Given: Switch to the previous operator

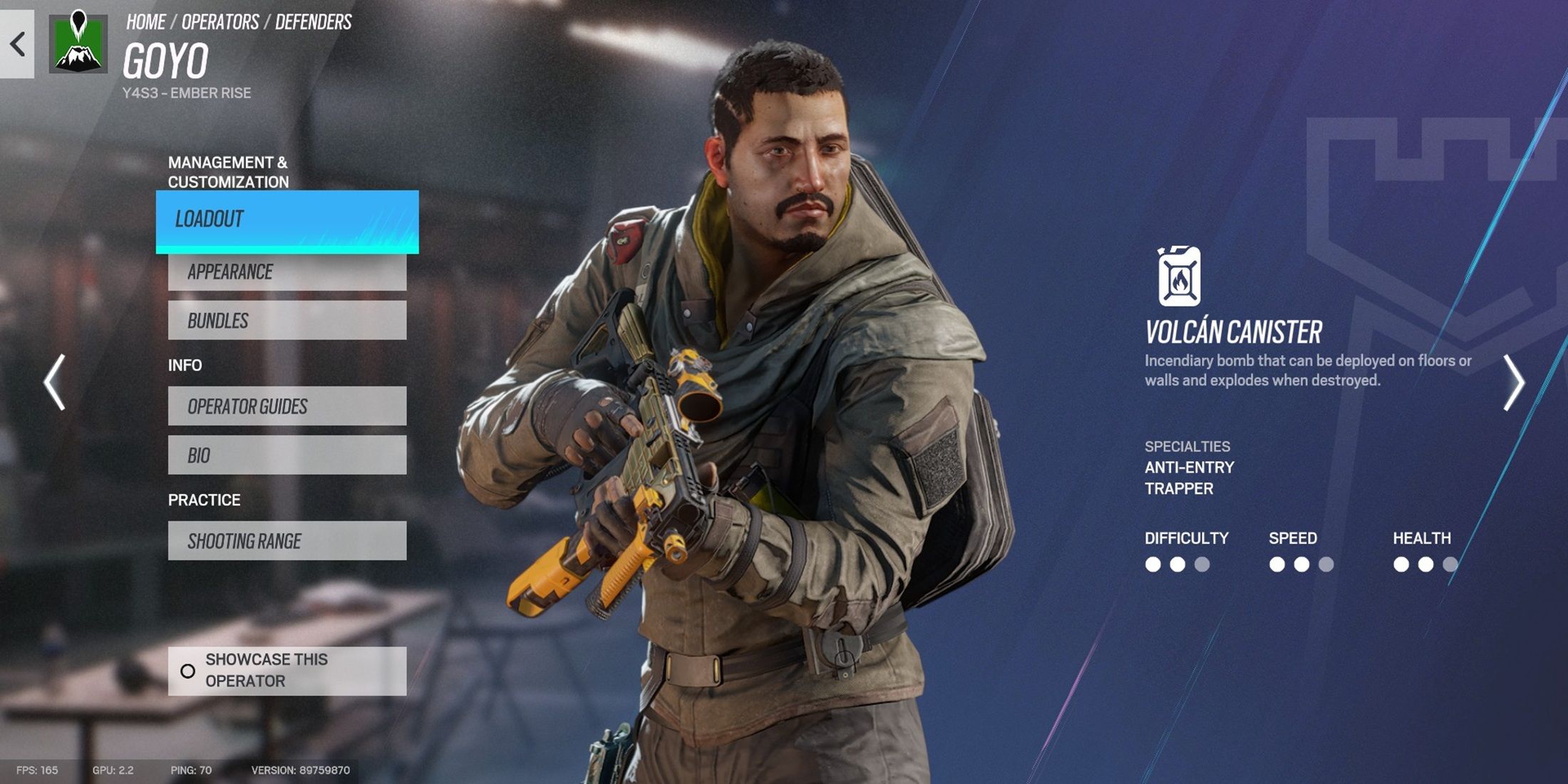Looking at the screenshot, I should (x=55, y=382).
